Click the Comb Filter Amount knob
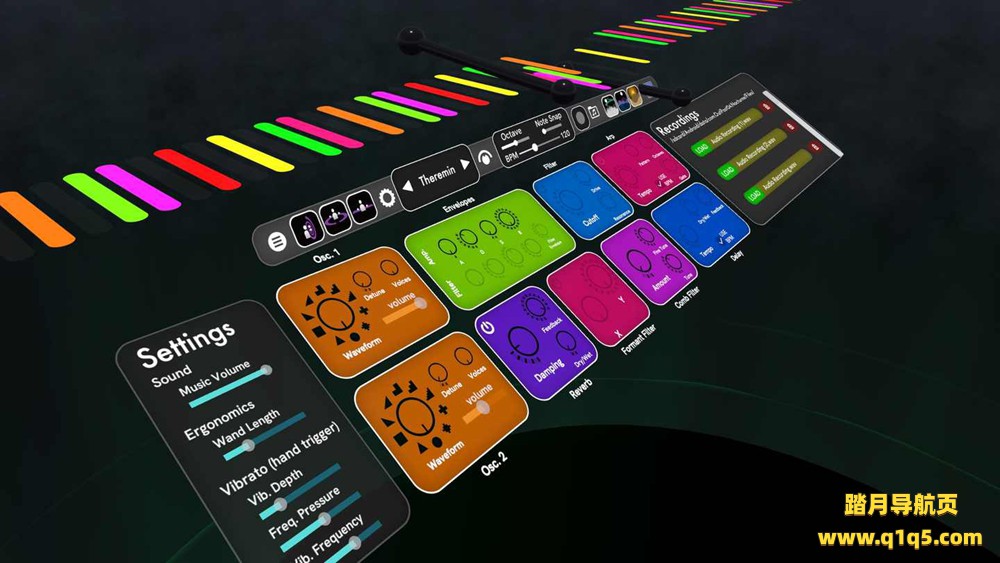This screenshot has height=563, width=1000. tap(637, 262)
